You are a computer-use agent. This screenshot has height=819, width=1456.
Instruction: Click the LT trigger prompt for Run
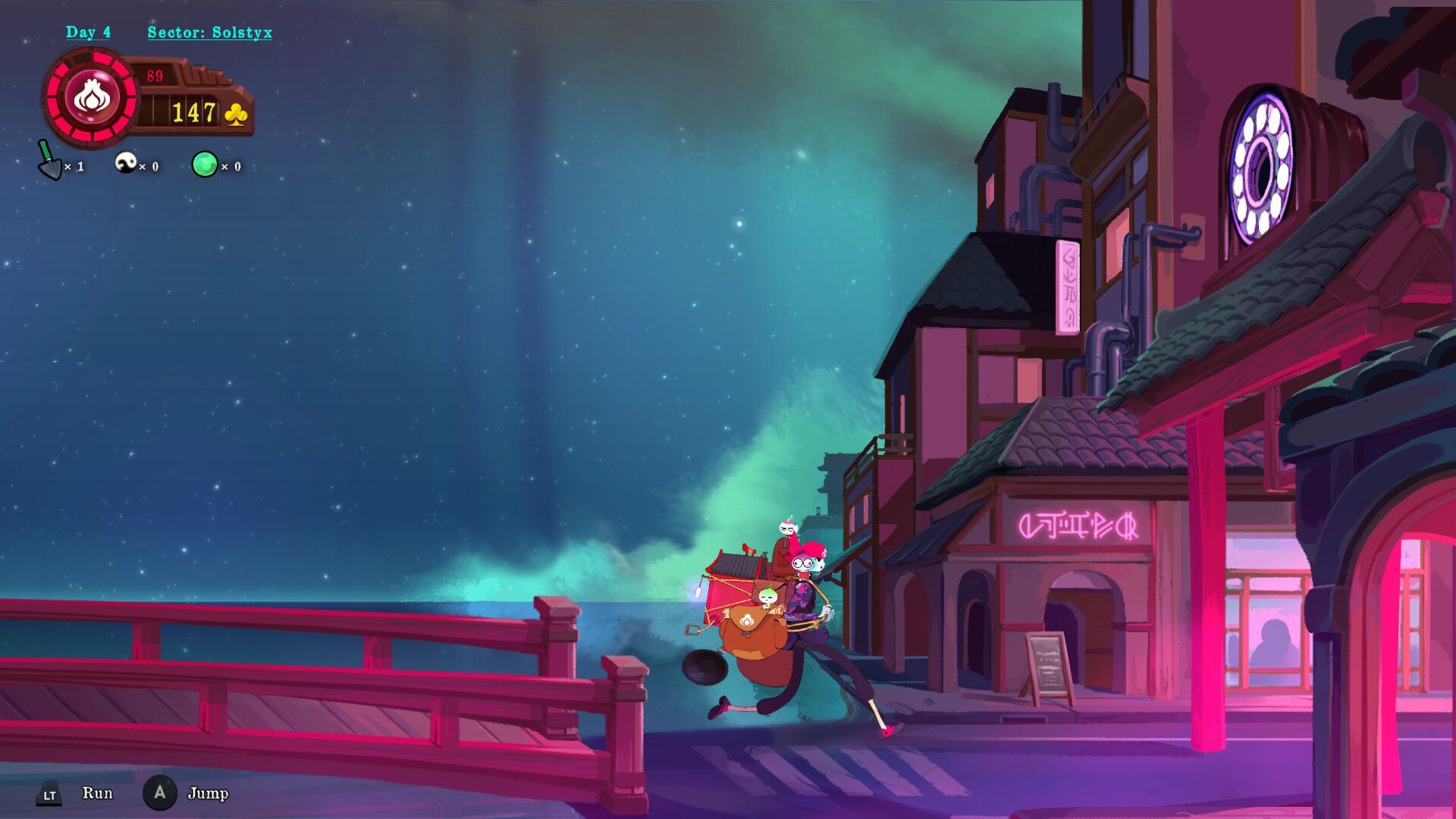tap(50, 794)
